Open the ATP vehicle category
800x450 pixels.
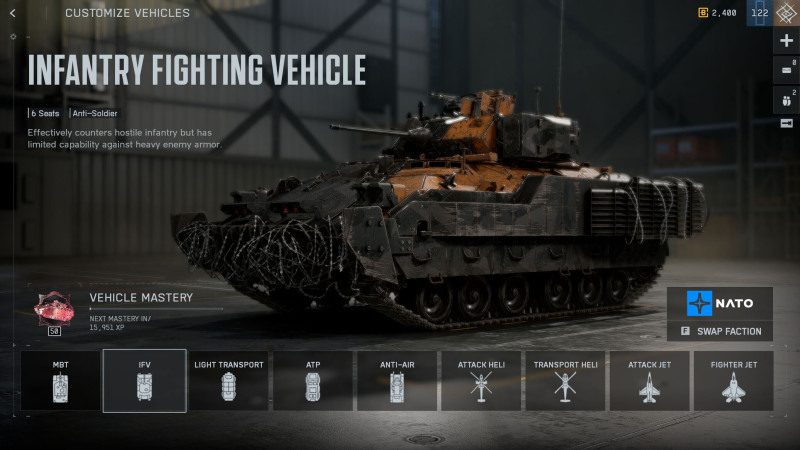coord(313,380)
